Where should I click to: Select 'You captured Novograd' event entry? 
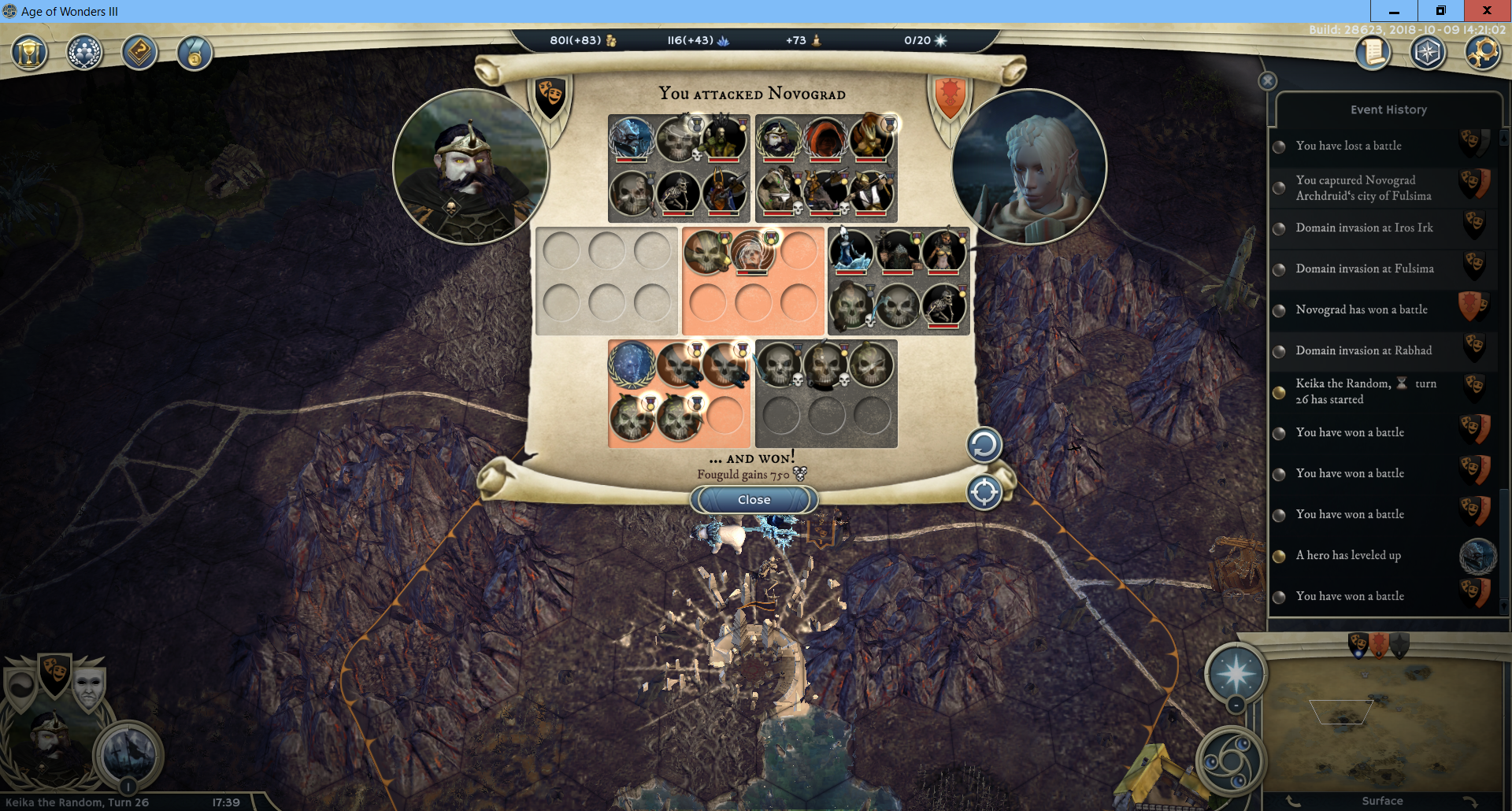1362,188
